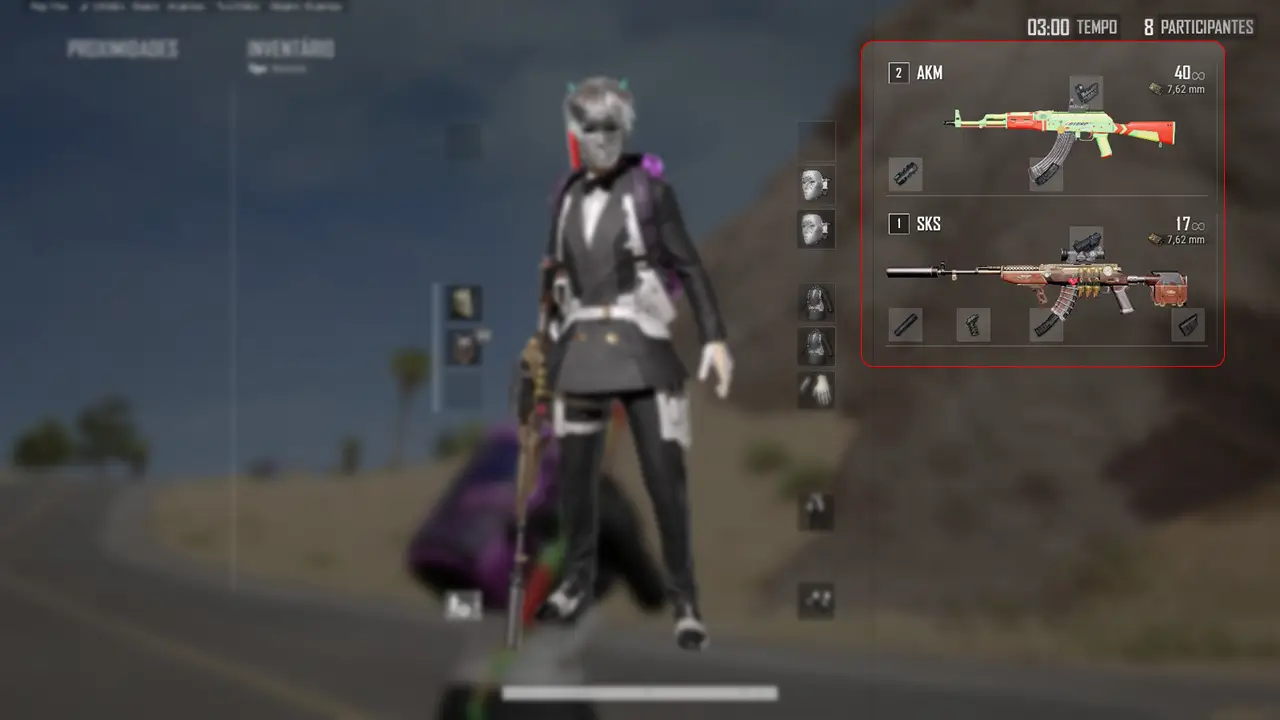This screenshot has width=1280, height=720.
Task: Click the 7,62 mm ammo icon beside the AKM
Action: (1156, 87)
